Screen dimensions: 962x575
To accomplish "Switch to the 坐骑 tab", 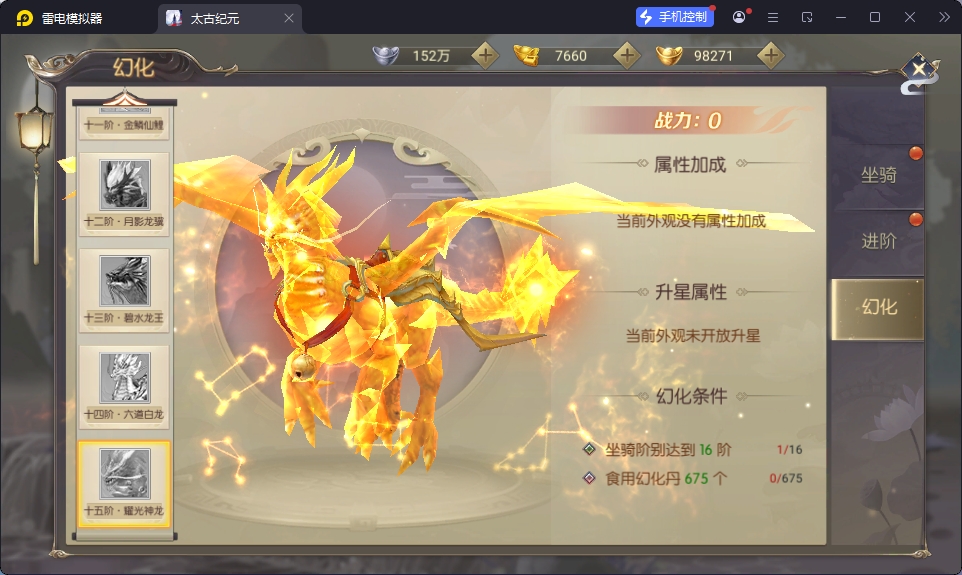I will 878,176.
